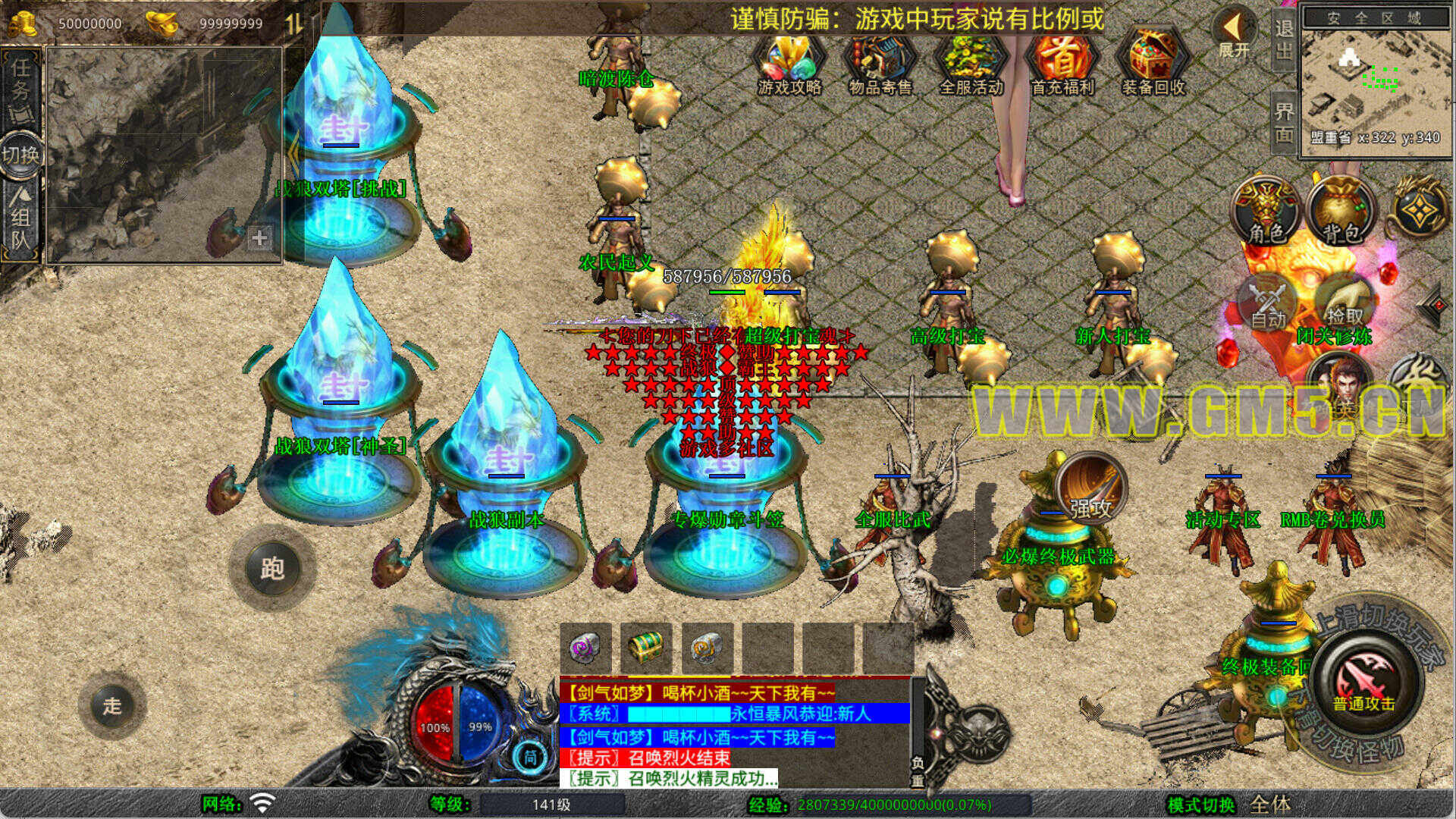Open the minimap in the corner
This screenshot has height=819, width=1456.
click(x=1374, y=80)
